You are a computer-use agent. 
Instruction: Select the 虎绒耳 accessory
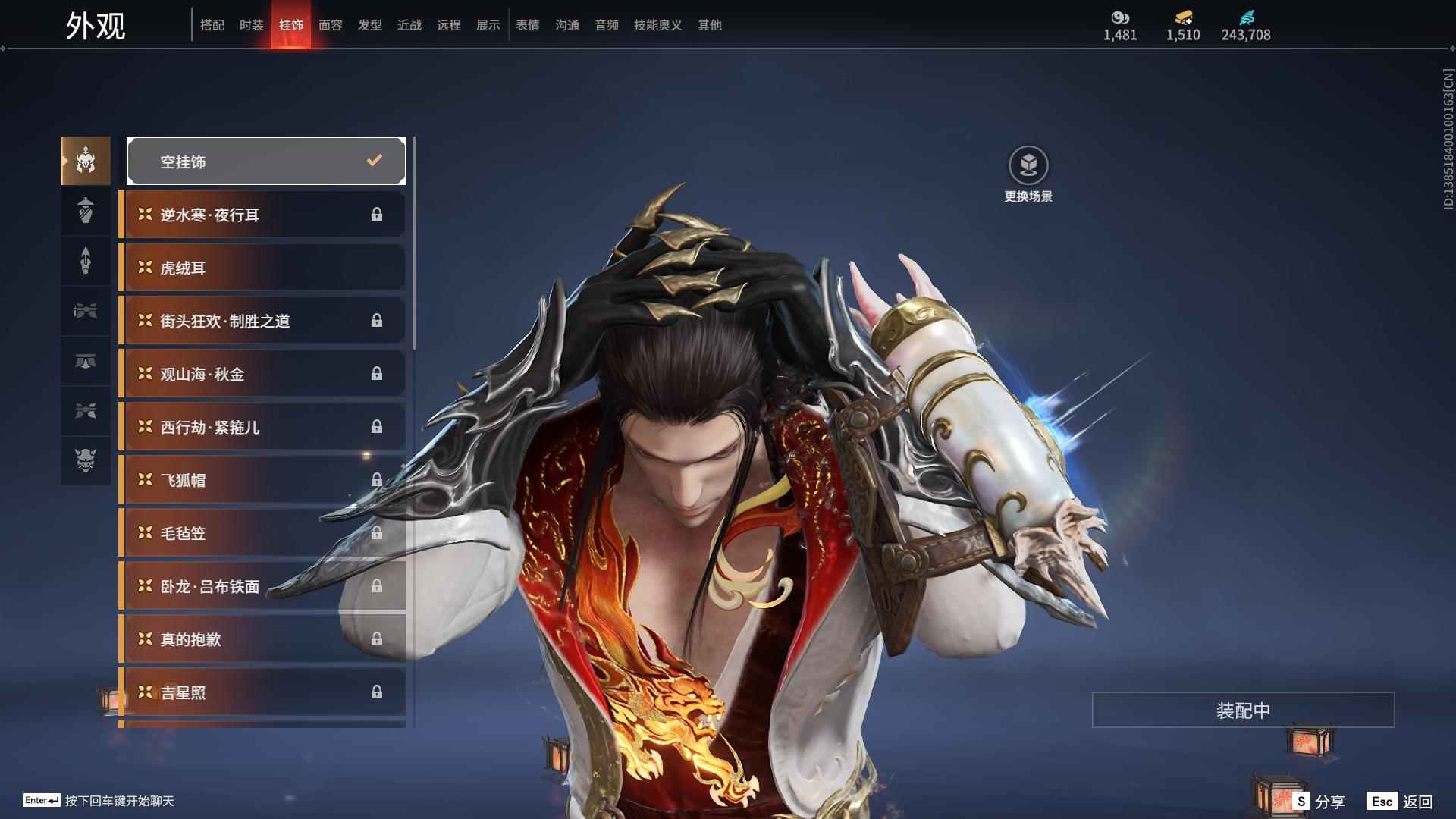coord(262,268)
